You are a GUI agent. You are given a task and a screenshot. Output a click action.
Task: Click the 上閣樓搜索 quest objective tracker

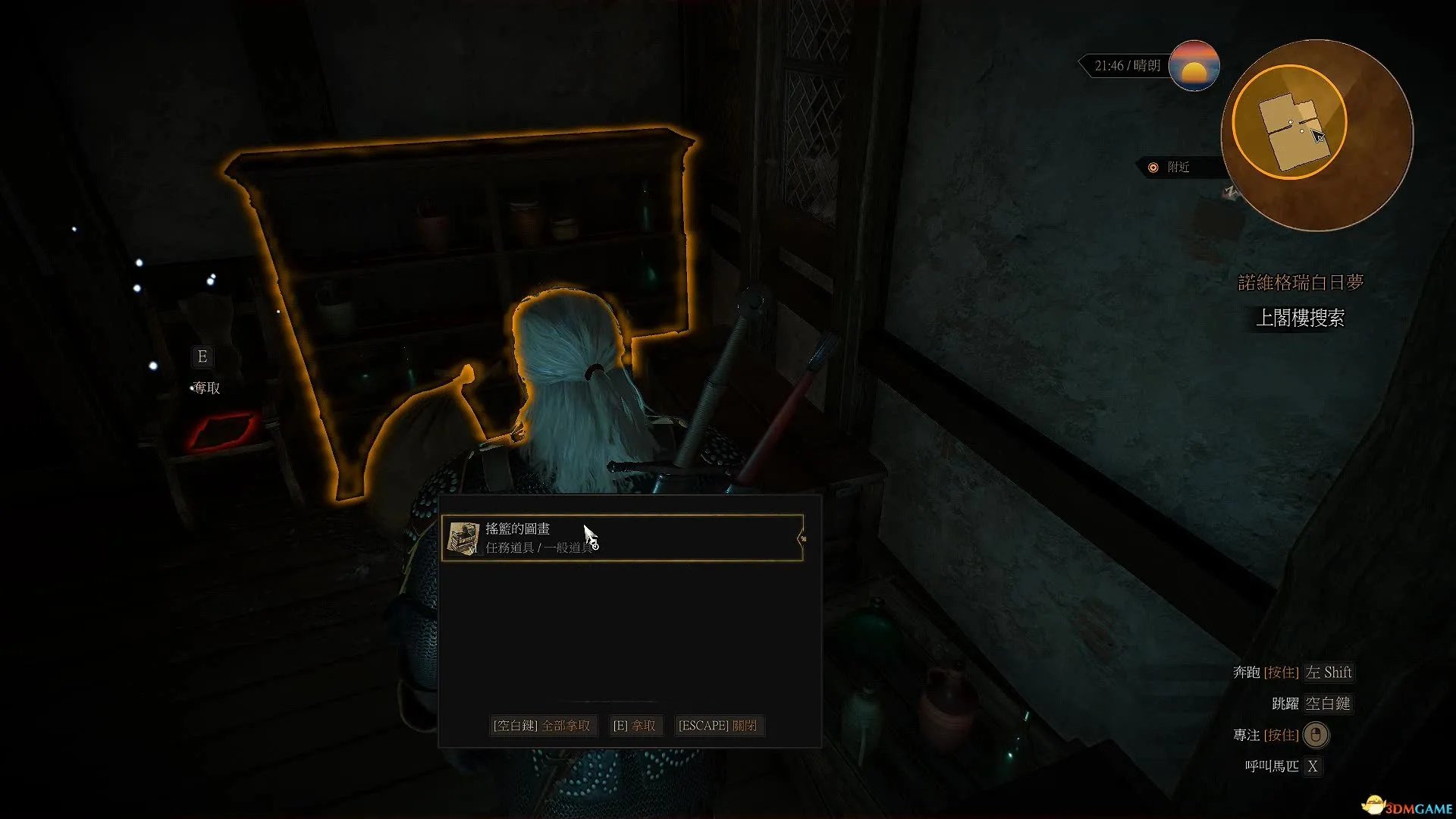1300,318
